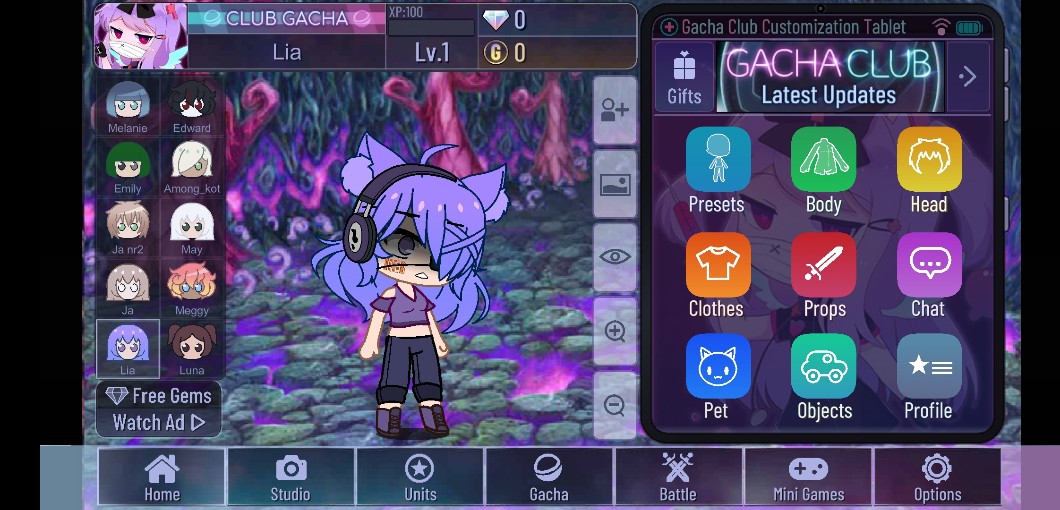Image resolution: width=1060 pixels, height=510 pixels.
Task: Select the Melanie character slot
Action: point(128,107)
